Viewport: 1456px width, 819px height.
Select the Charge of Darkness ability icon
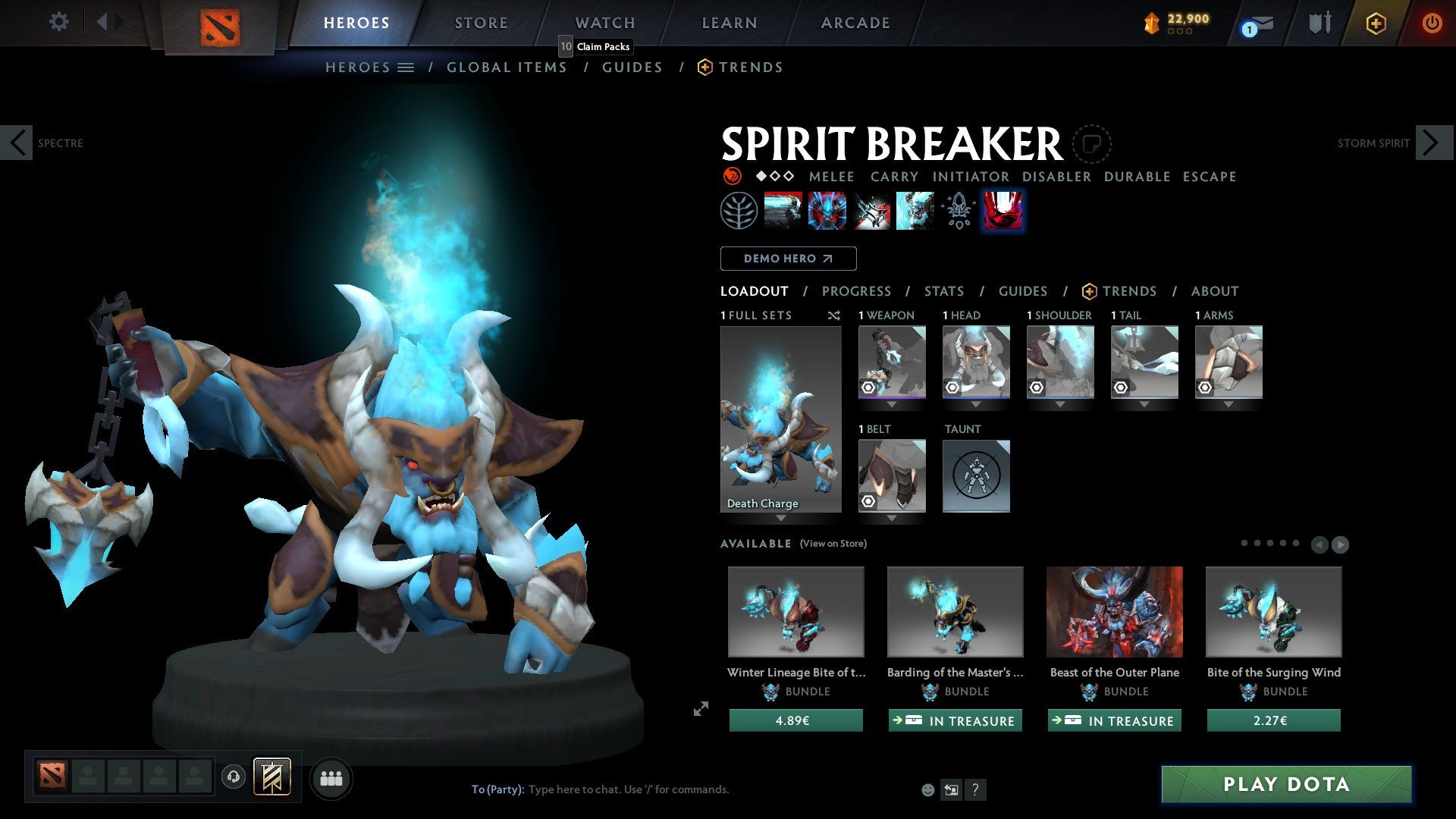point(785,210)
